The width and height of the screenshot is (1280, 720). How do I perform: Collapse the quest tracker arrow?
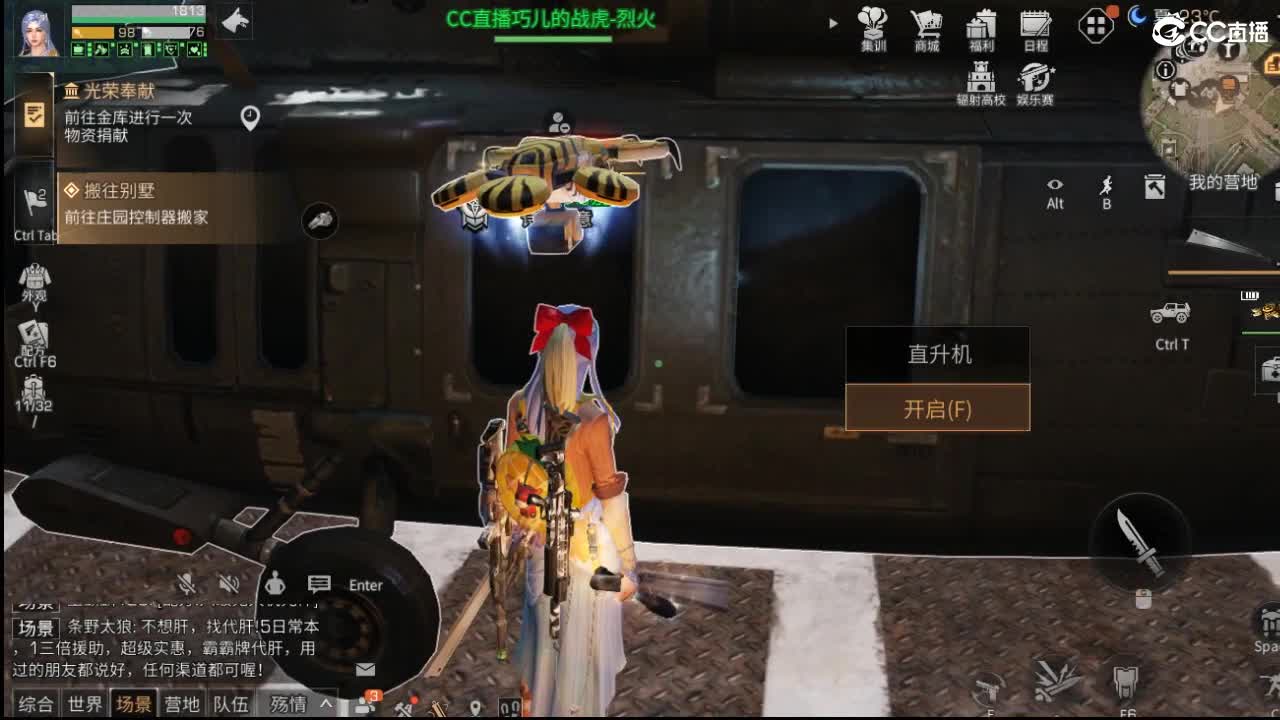click(x=833, y=22)
